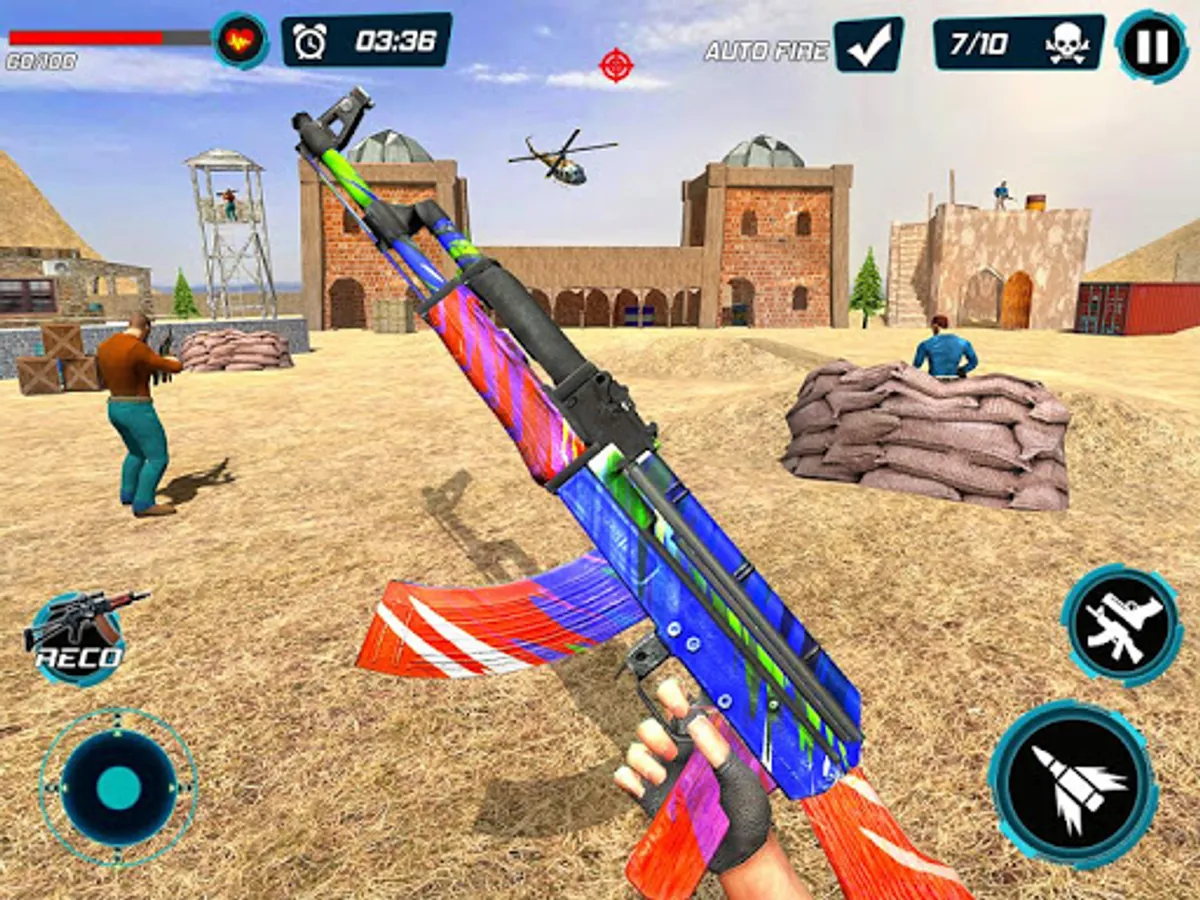Pause the game with the pause button
The image size is (1200, 900).
tap(1153, 45)
